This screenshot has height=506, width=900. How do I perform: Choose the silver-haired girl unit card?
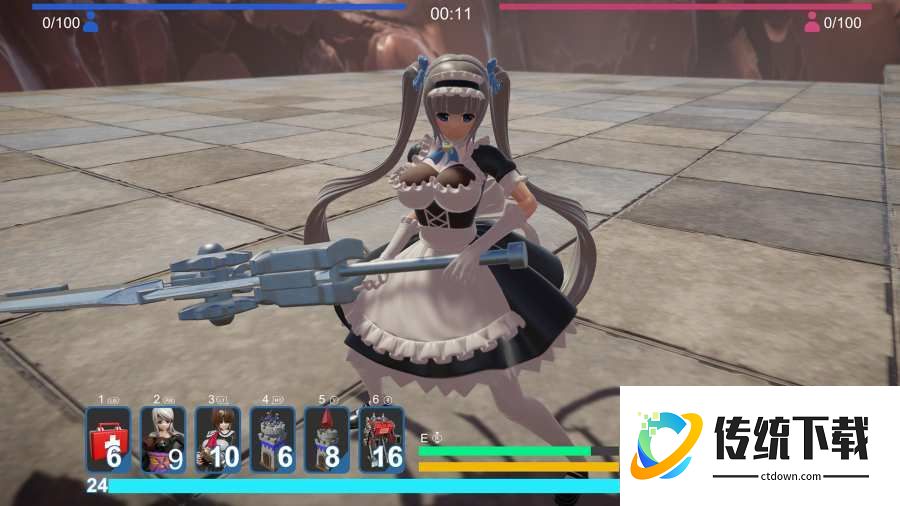tap(163, 439)
